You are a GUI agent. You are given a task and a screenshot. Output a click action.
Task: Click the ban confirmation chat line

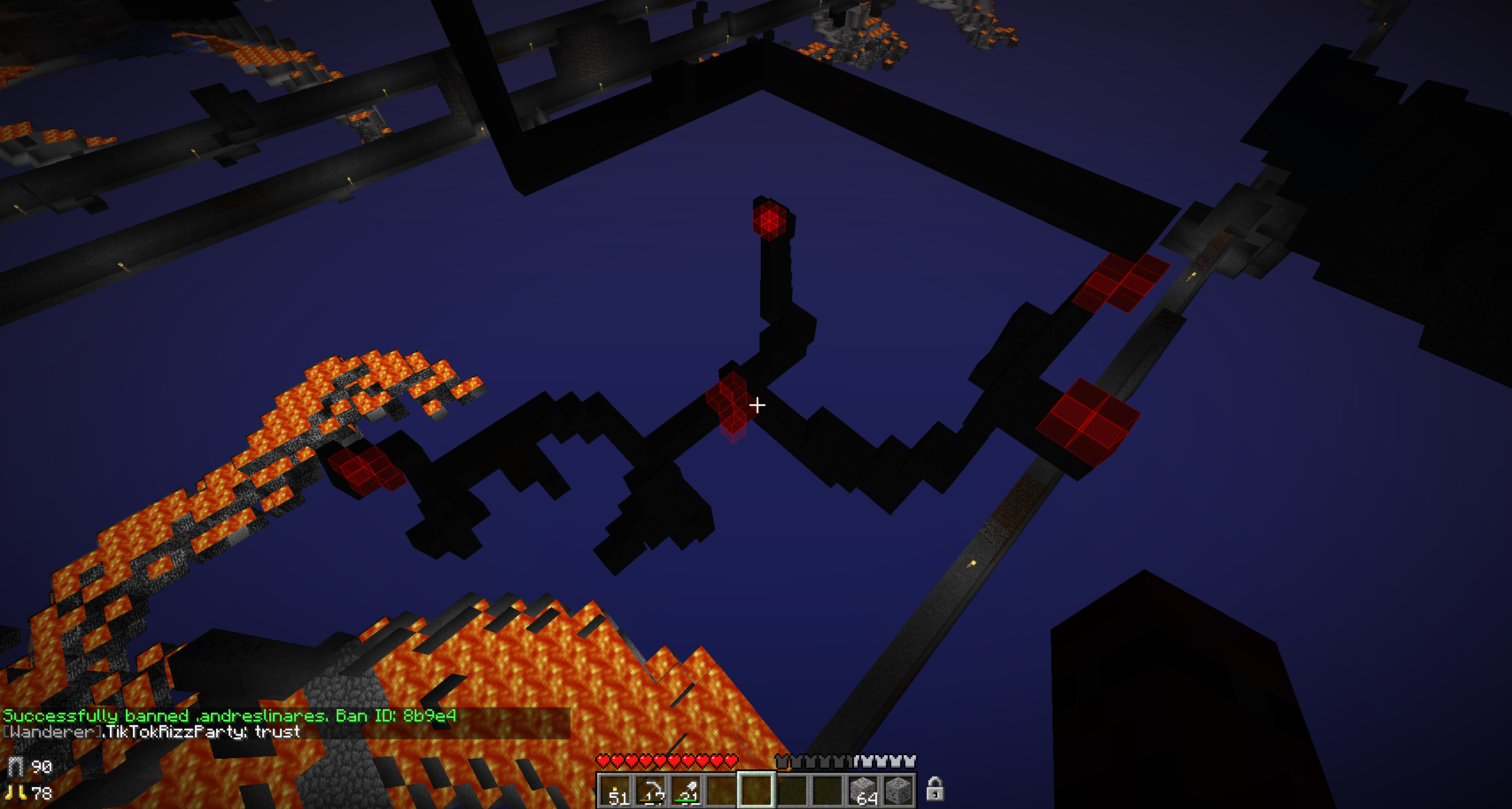point(230,716)
